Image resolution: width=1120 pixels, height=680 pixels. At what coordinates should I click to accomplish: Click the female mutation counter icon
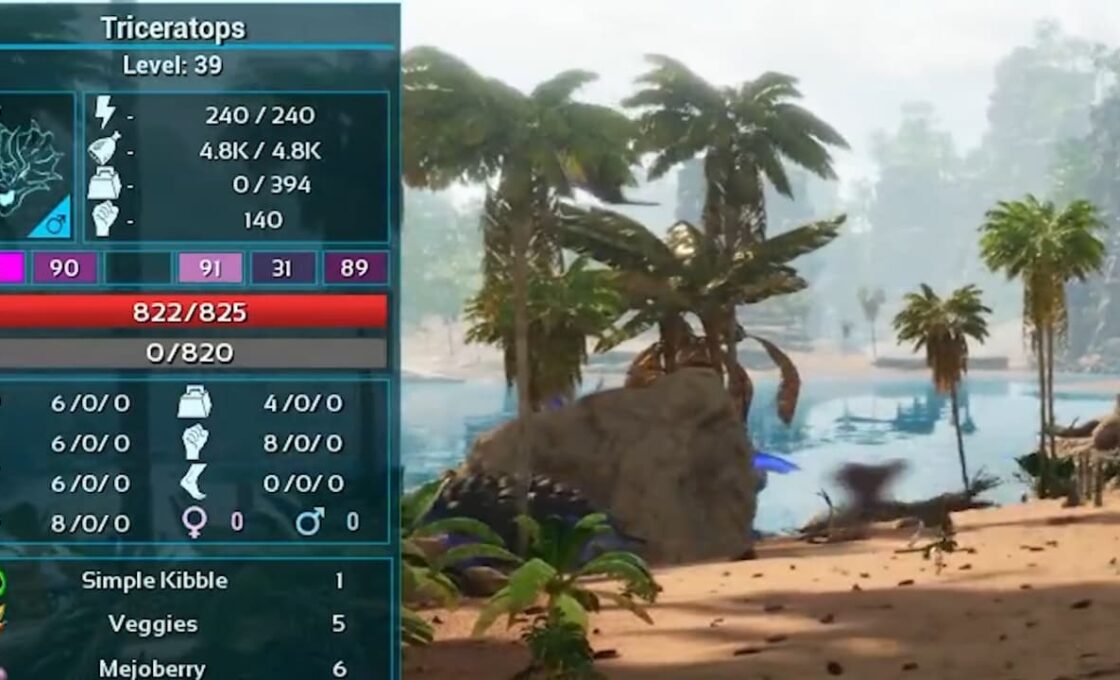(194, 522)
